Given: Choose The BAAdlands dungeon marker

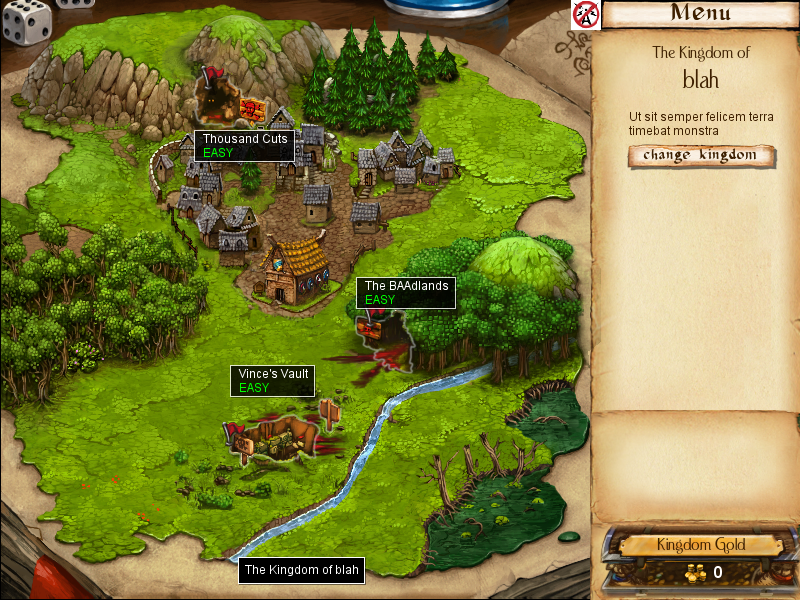Looking at the screenshot, I should click(380, 327).
